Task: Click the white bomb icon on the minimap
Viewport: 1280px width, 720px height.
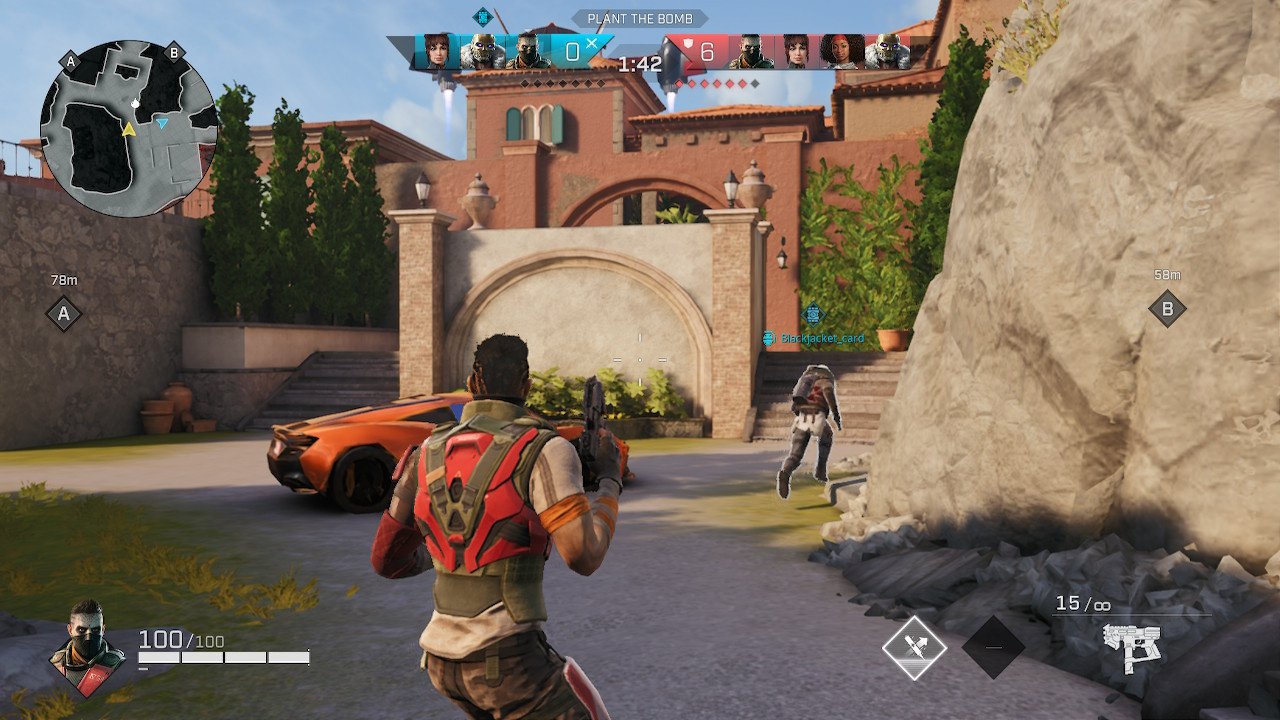Action: tap(135, 103)
